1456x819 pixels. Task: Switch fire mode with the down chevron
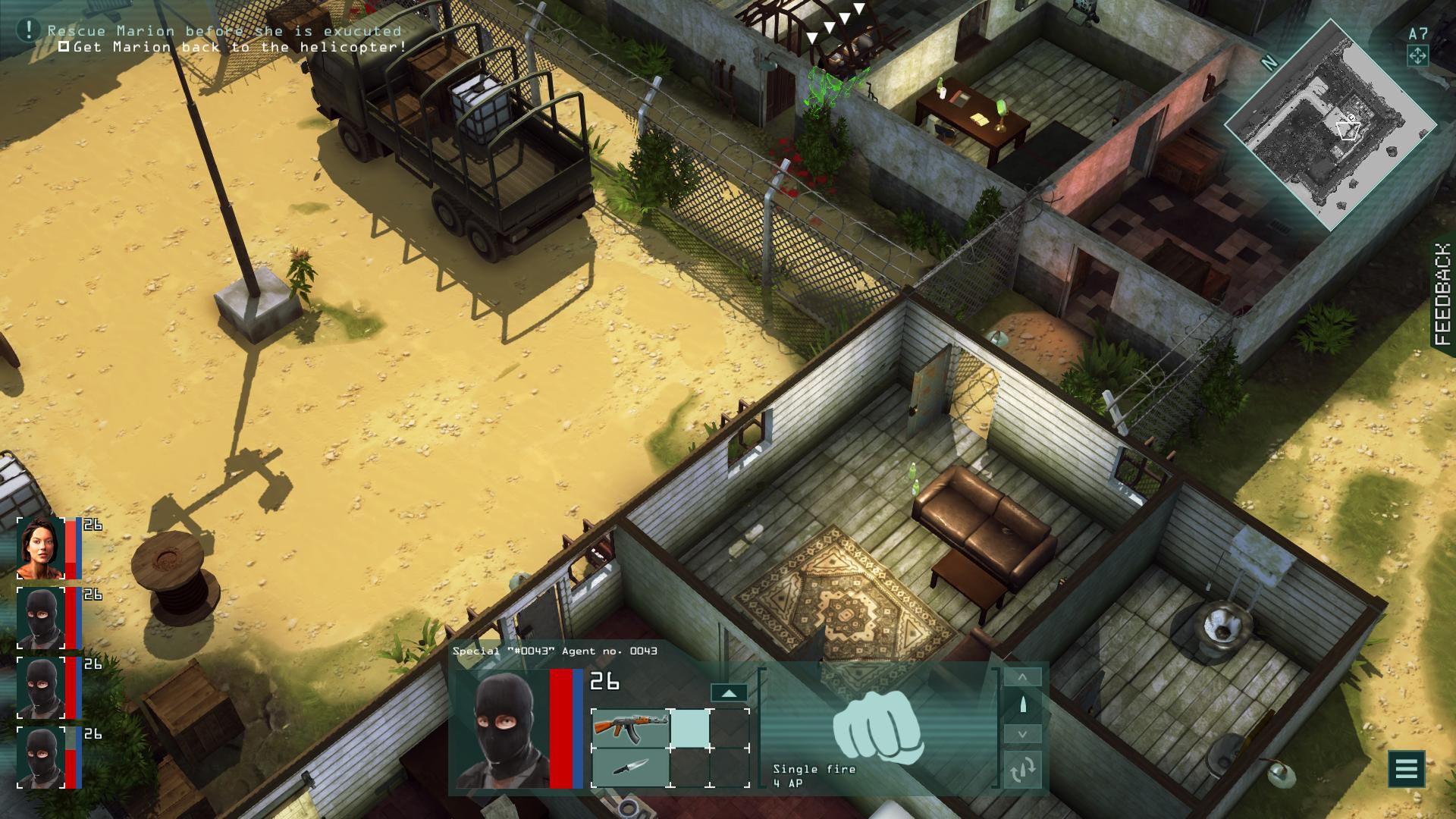point(1022,733)
